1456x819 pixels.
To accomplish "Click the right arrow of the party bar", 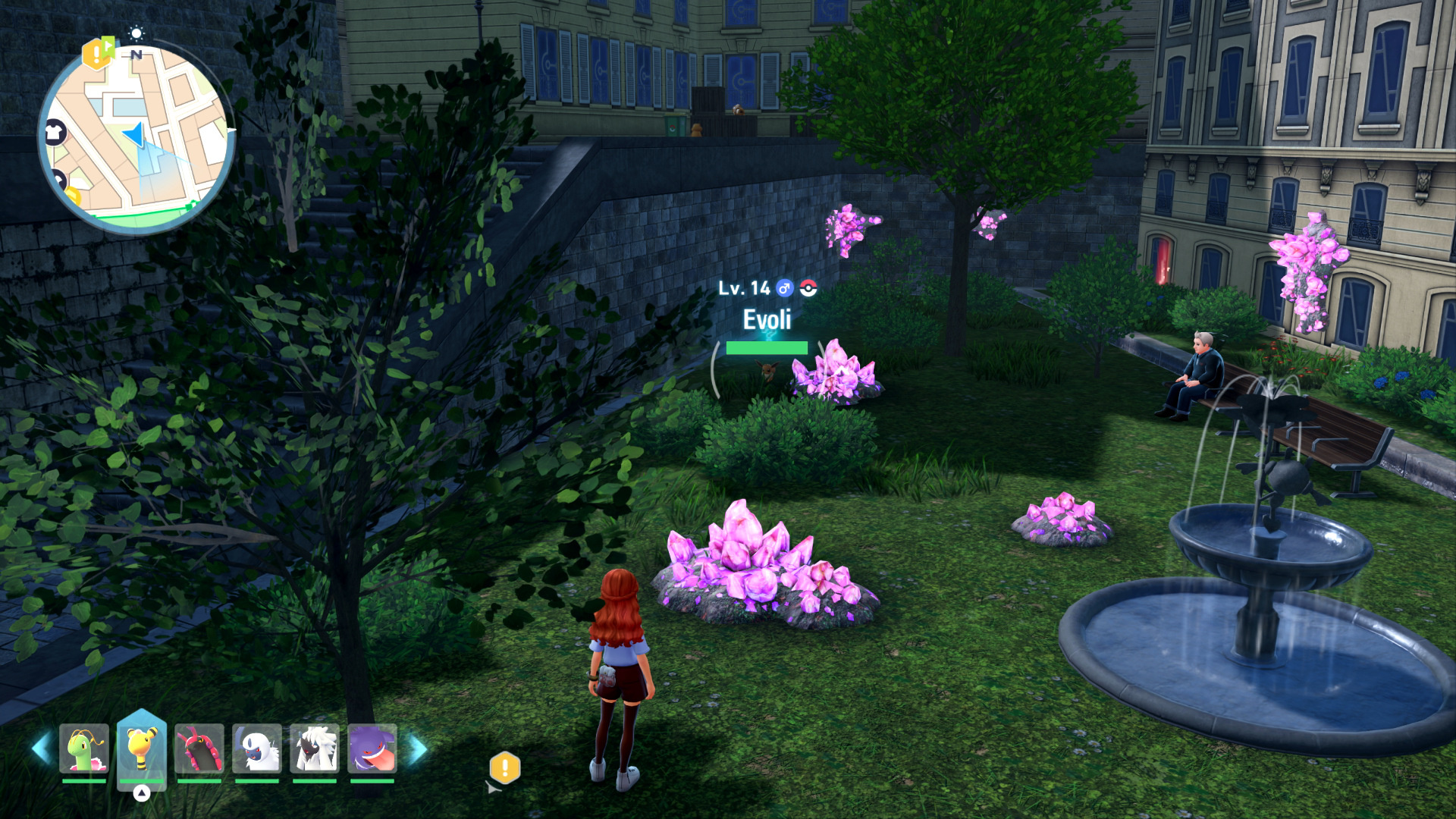I will [x=418, y=749].
